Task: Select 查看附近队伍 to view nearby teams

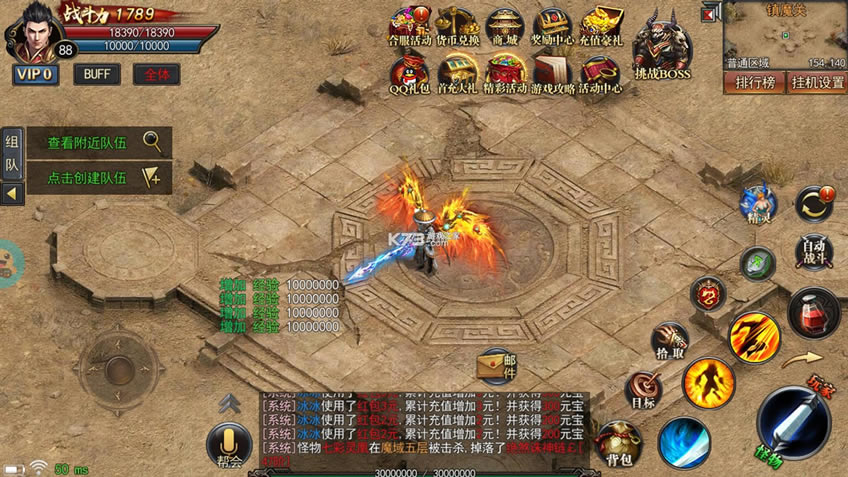Action: (x=99, y=142)
